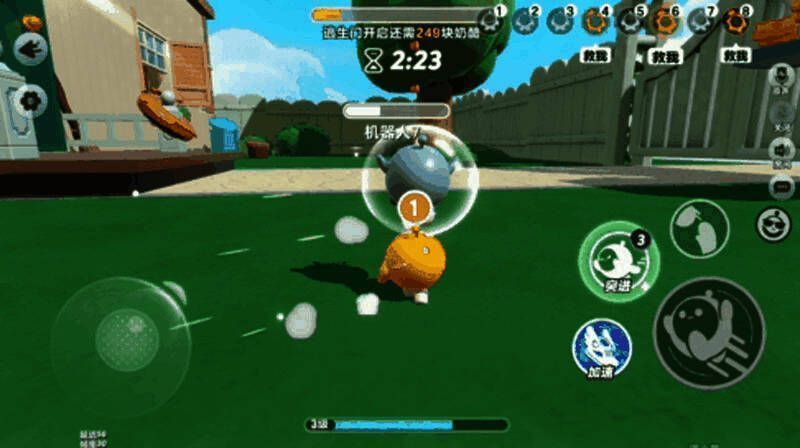Toggle the speaker sound icon
Image resolution: width=800 pixels, height=448 pixels.
coord(783,151)
